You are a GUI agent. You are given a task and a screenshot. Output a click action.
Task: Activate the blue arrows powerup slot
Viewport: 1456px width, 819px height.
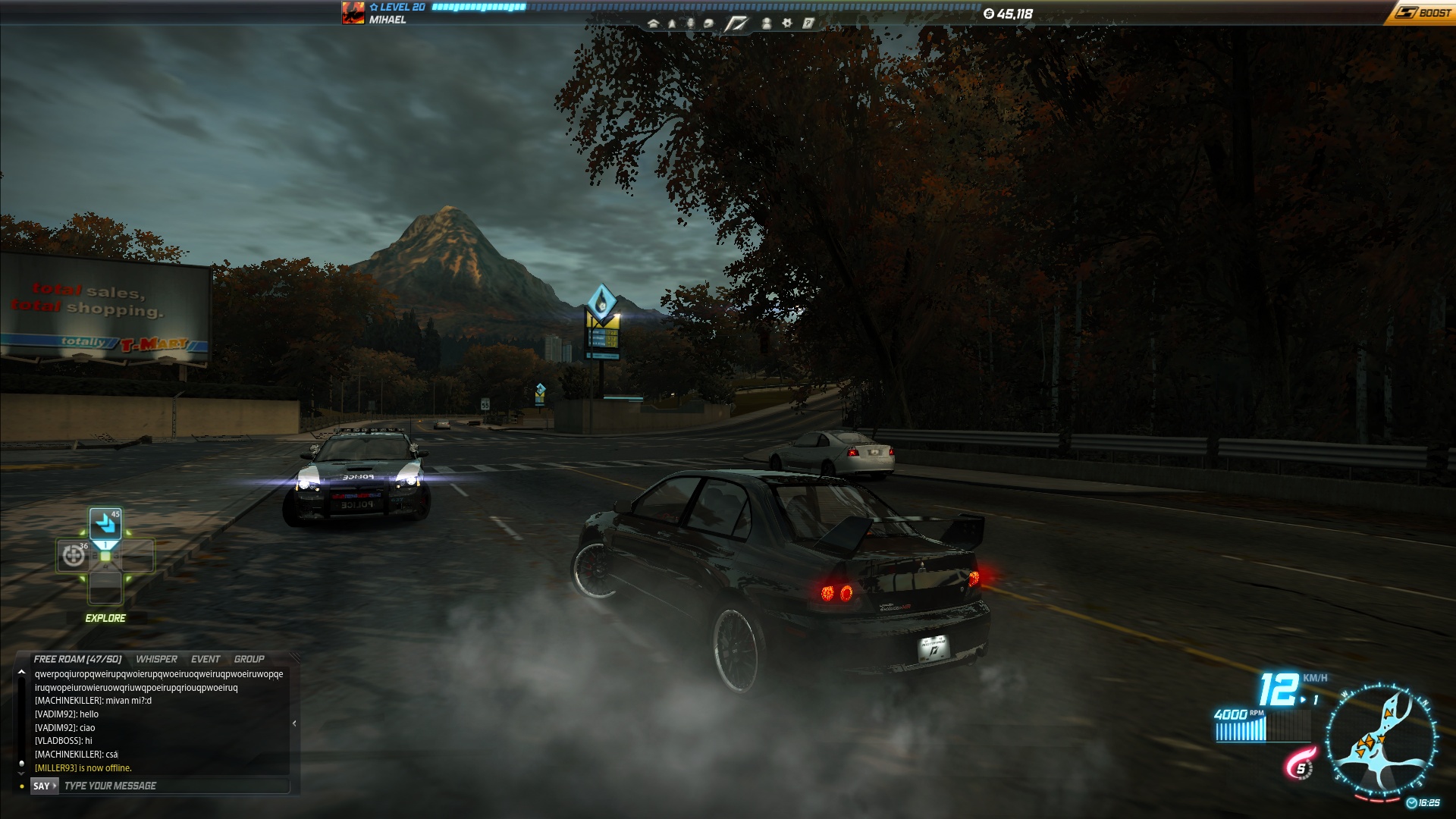(105, 524)
